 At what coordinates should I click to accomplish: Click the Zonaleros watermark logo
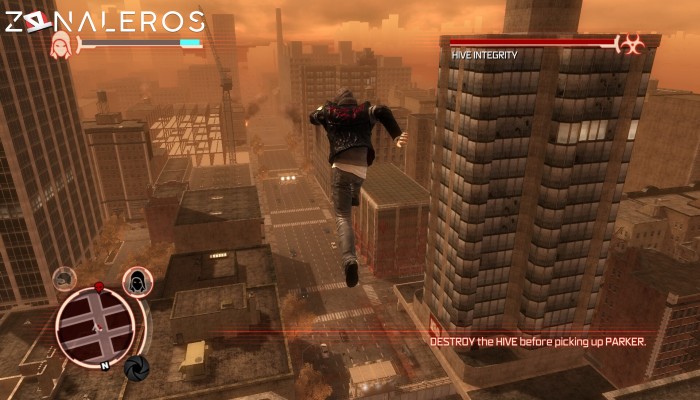pos(105,21)
